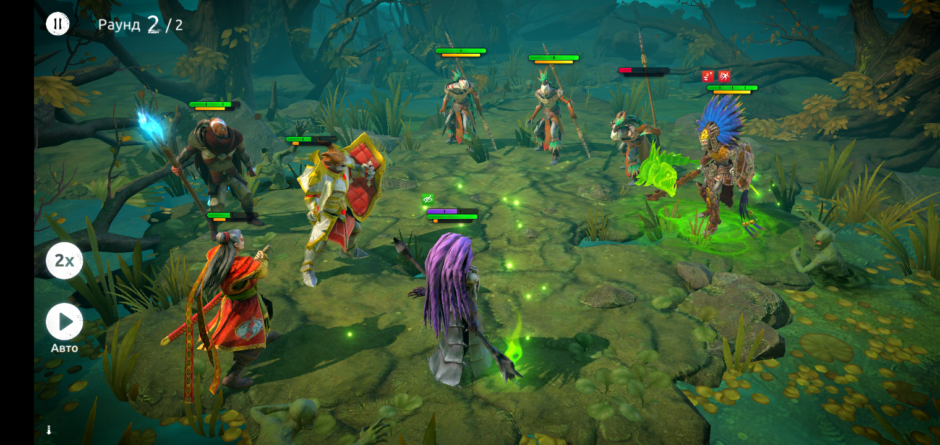Toggle the 2x battle speed

[64, 261]
